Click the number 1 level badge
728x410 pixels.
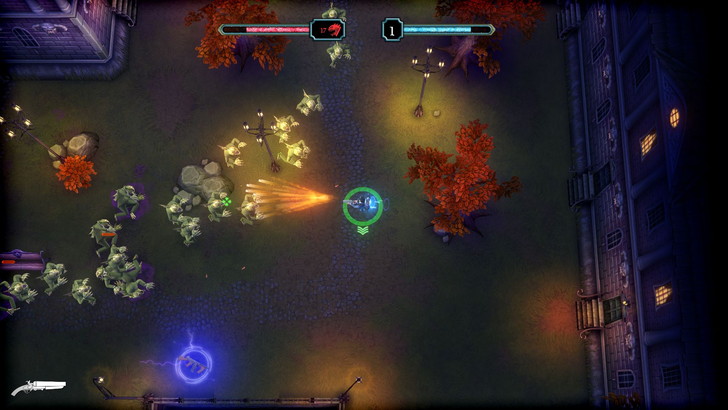pyautogui.click(x=392, y=29)
